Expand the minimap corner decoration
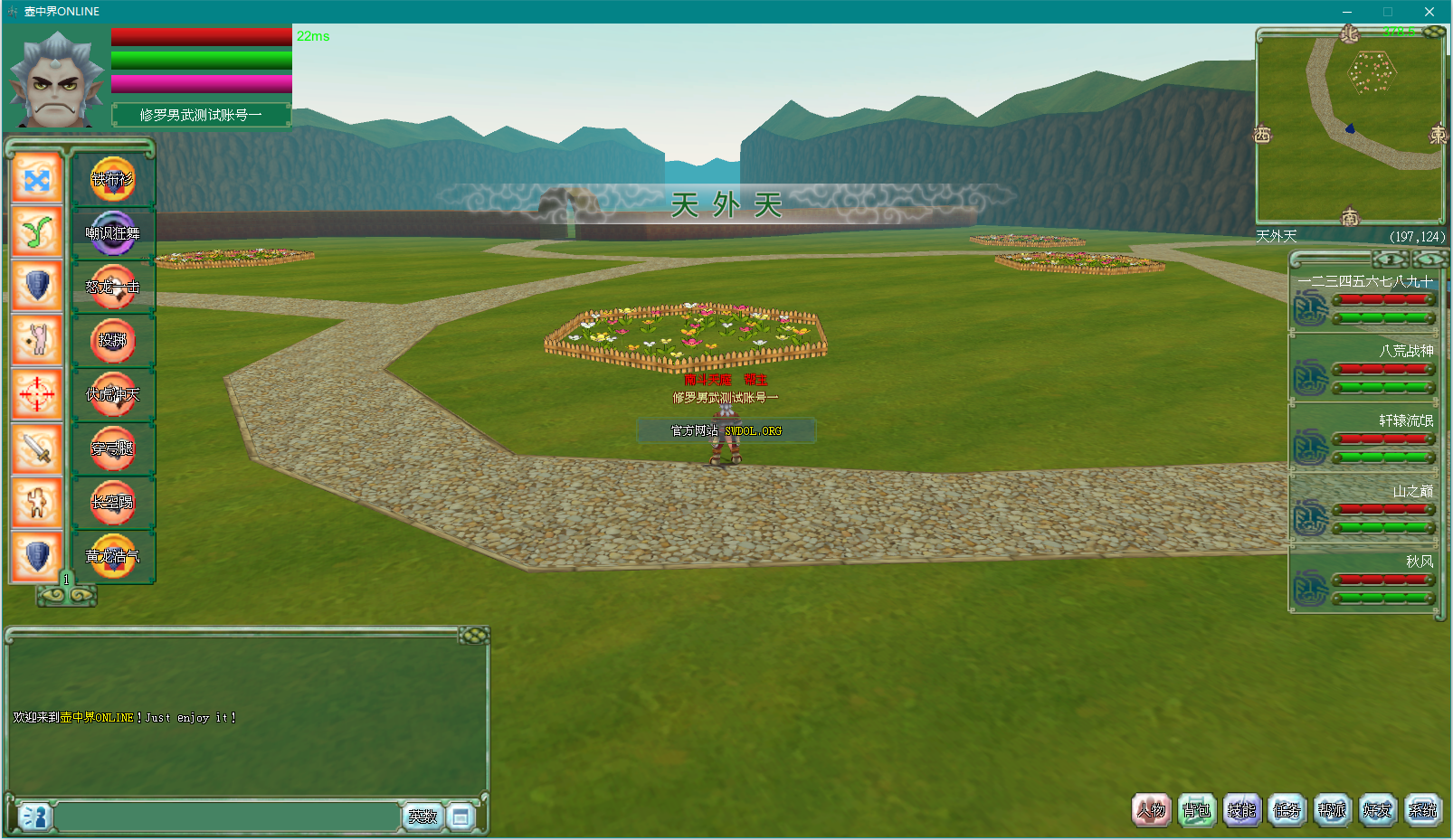The width and height of the screenshot is (1453, 840). tap(1436, 33)
